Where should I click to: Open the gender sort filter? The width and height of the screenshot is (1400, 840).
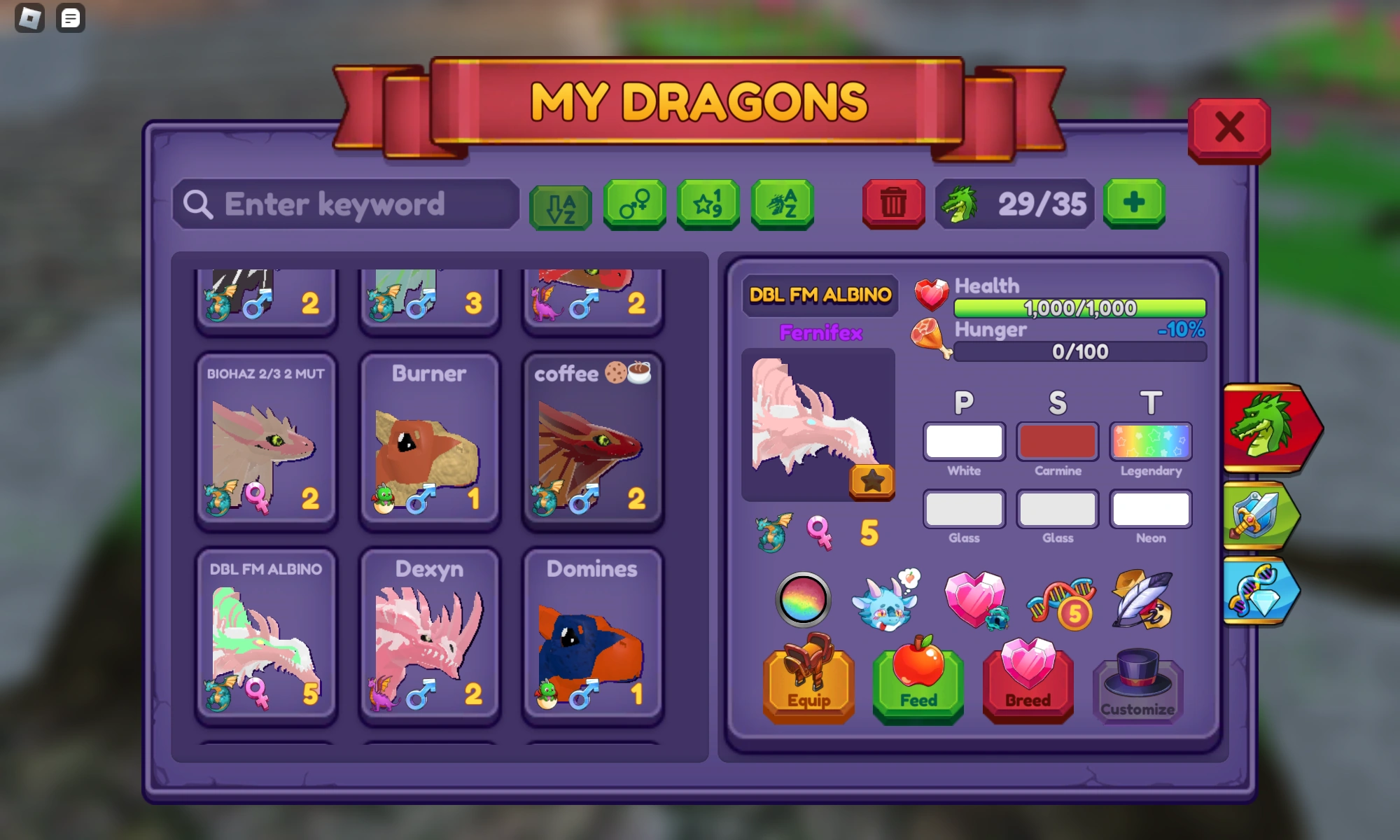point(633,205)
